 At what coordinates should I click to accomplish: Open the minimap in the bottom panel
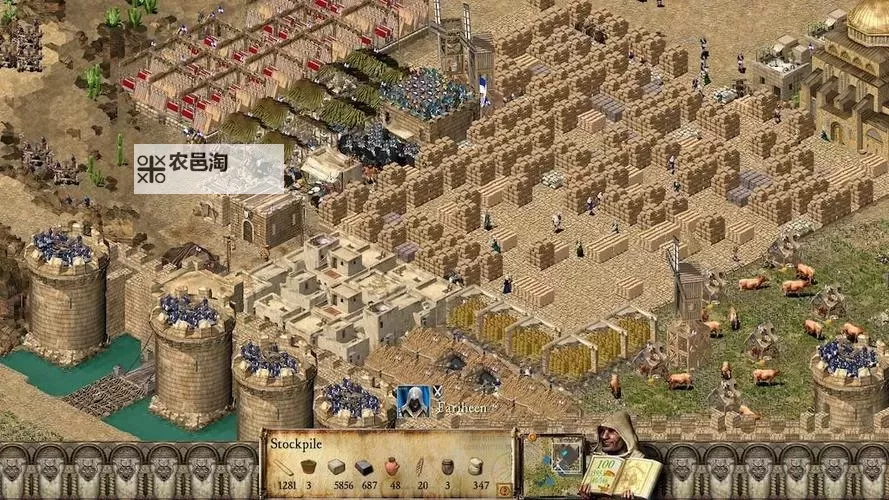[x=554, y=464]
